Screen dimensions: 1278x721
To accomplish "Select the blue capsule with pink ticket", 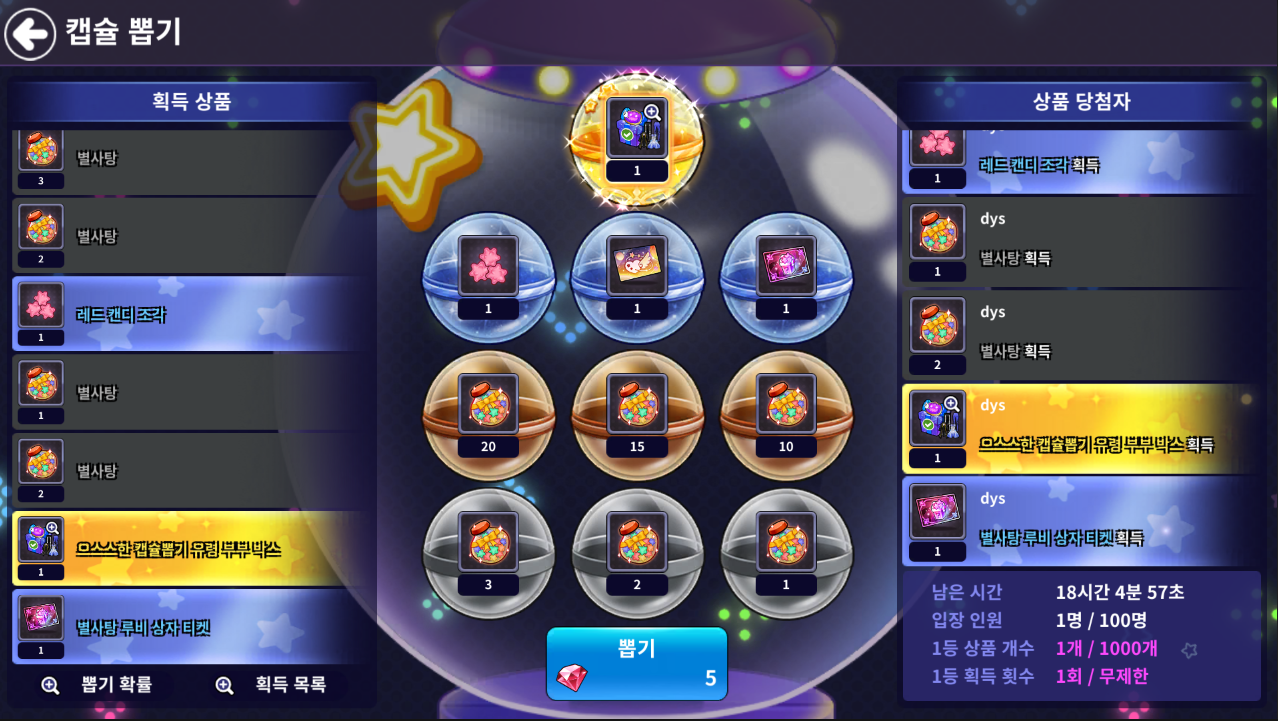I will 786,277.
